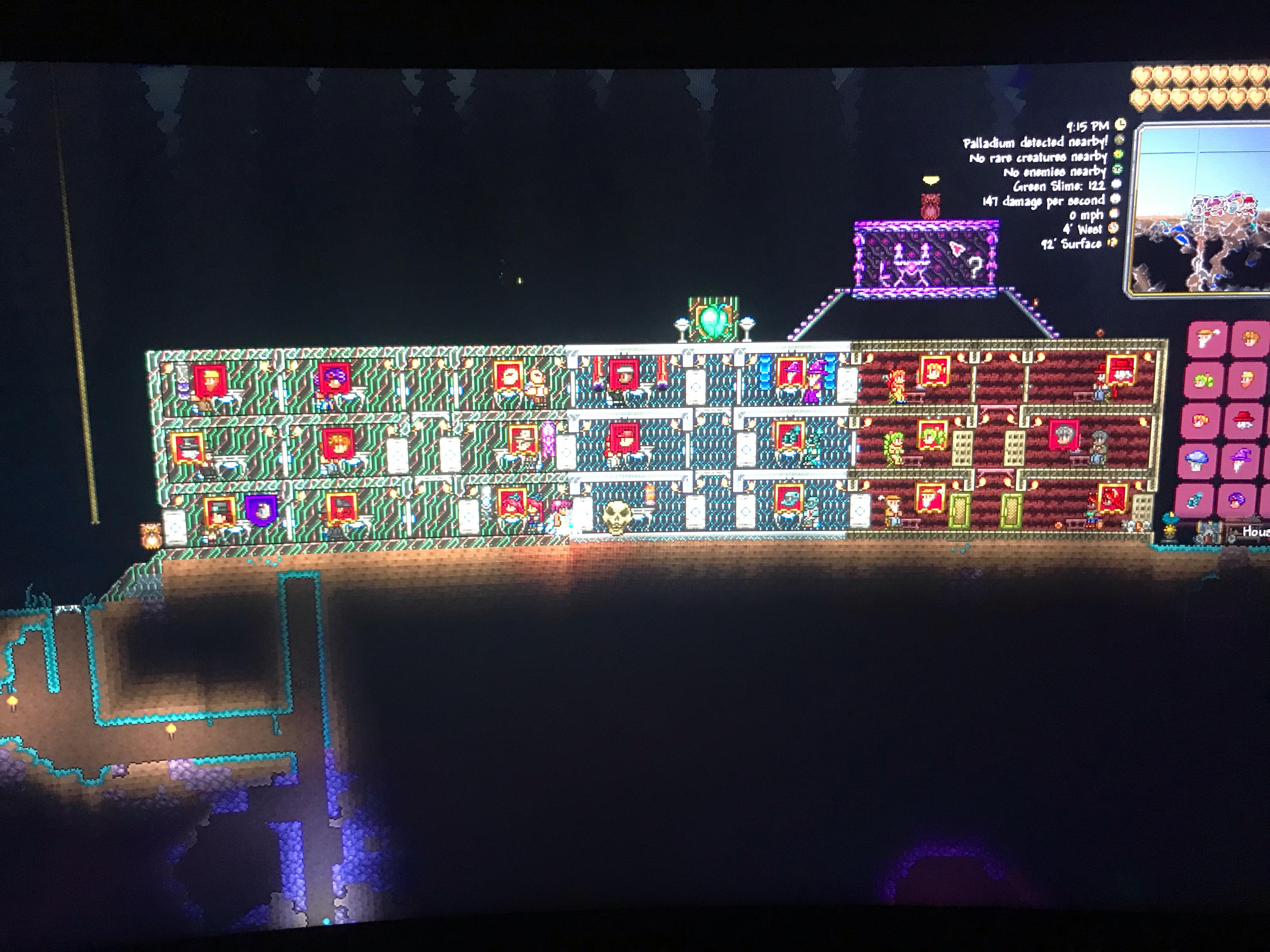This screenshot has width=1270, height=952.
Task: Click the radar icon beside No enemies nearby
Action: (x=1117, y=169)
